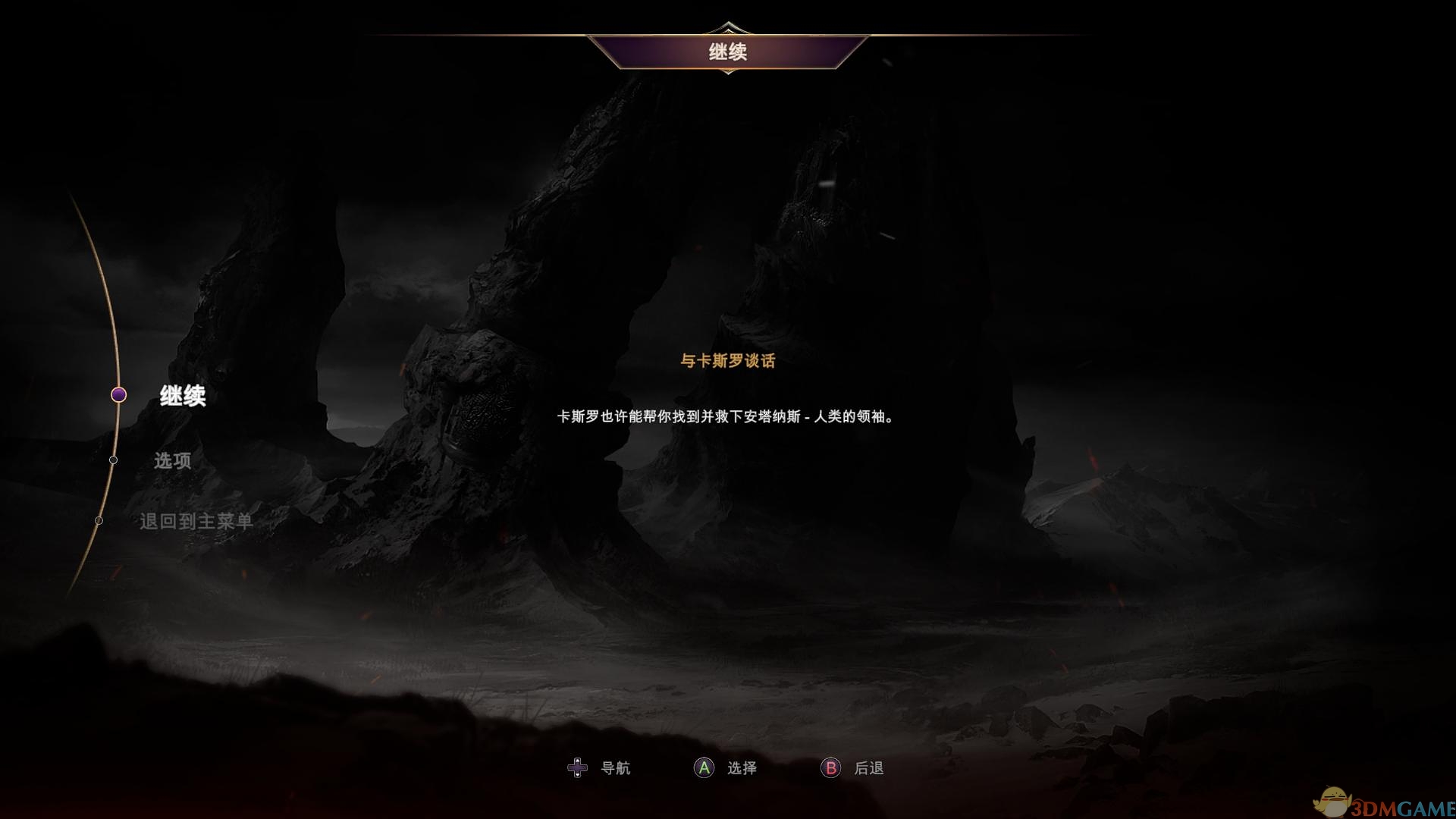1456x819 pixels.
Task: Click the D-pad navigation icon
Action: 578,767
